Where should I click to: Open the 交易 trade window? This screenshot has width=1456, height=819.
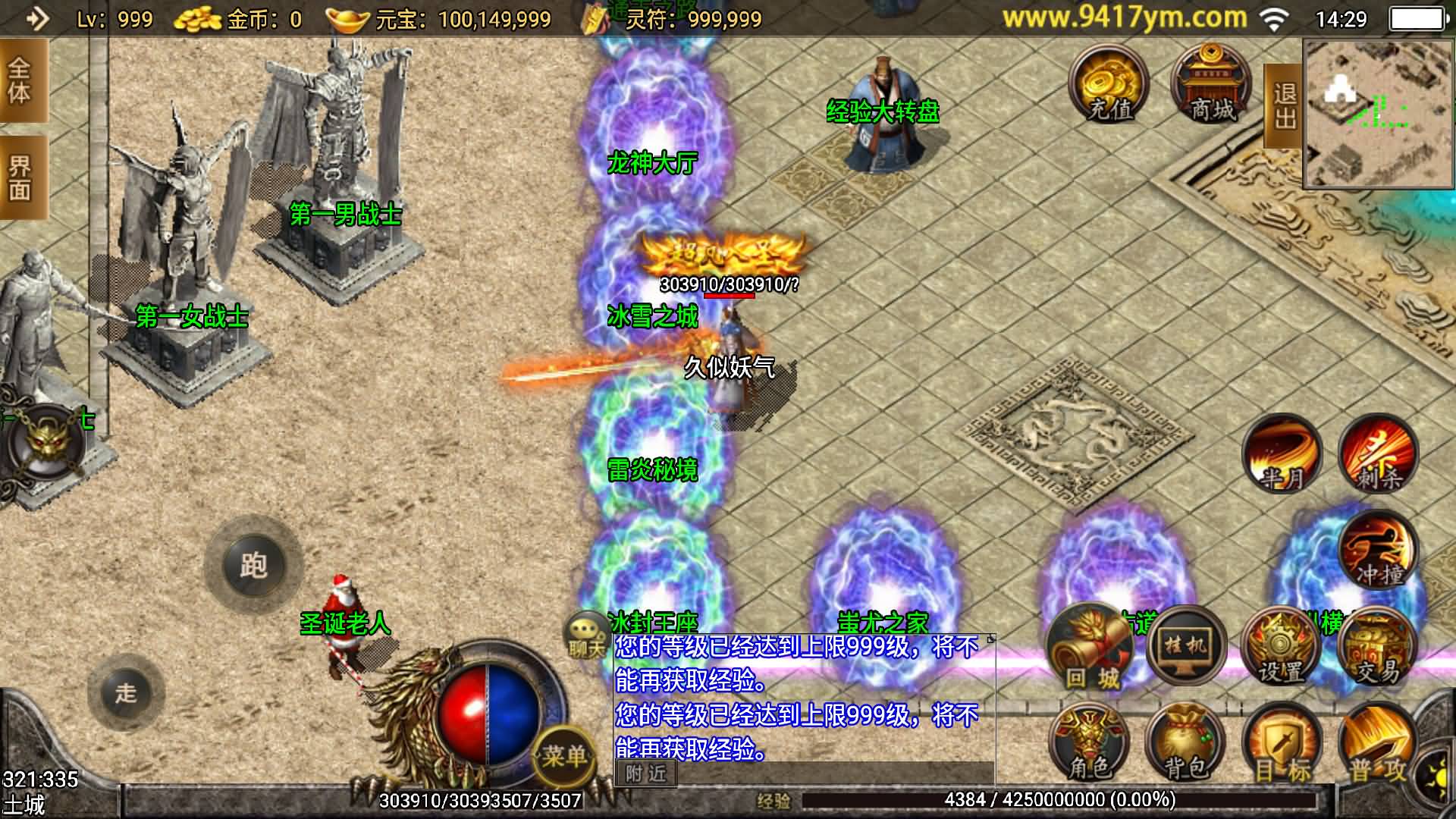tap(1377, 649)
